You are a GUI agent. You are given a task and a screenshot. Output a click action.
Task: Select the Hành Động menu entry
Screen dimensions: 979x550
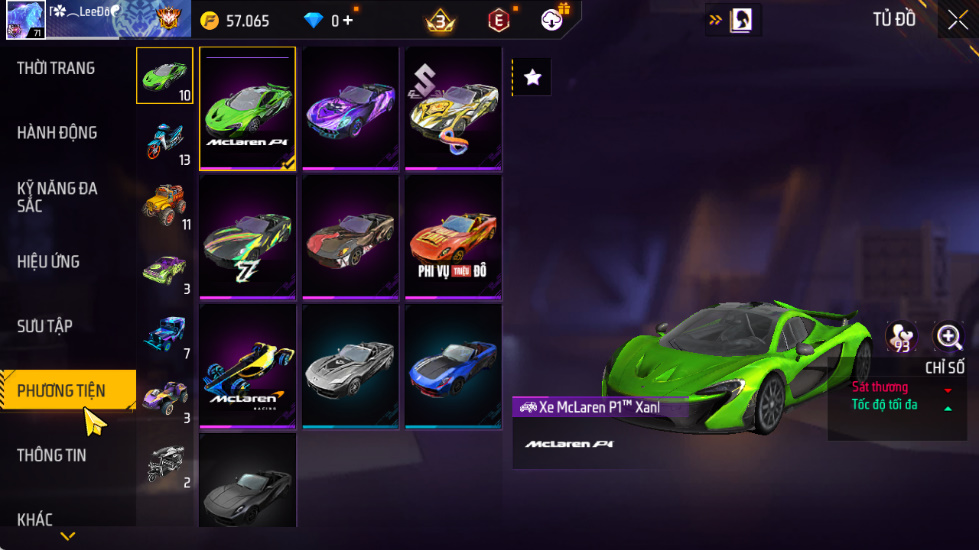(x=57, y=132)
